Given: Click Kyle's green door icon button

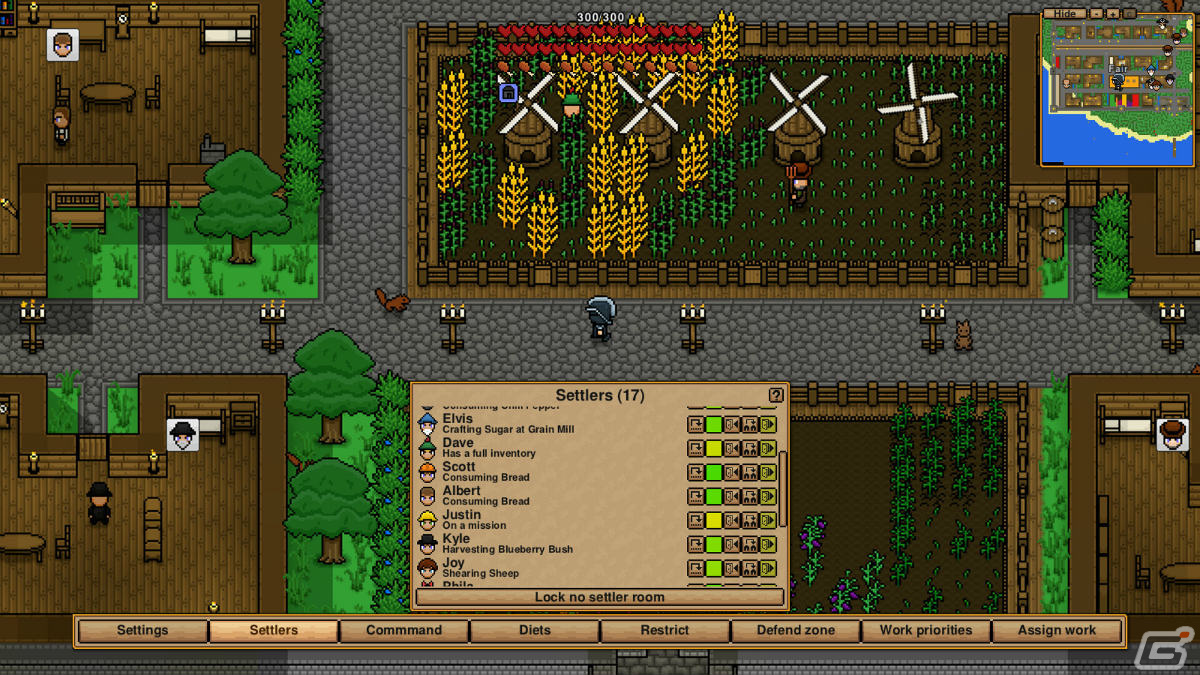Looking at the screenshot, I should coord(768,544).
